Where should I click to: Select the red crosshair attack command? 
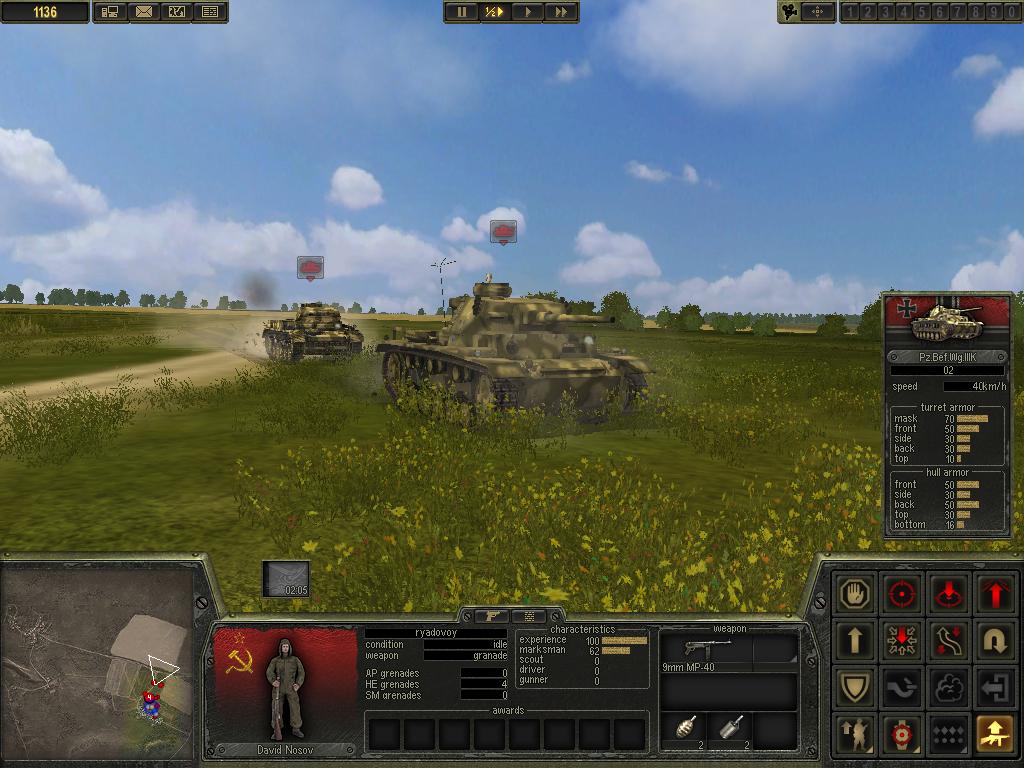902,594
